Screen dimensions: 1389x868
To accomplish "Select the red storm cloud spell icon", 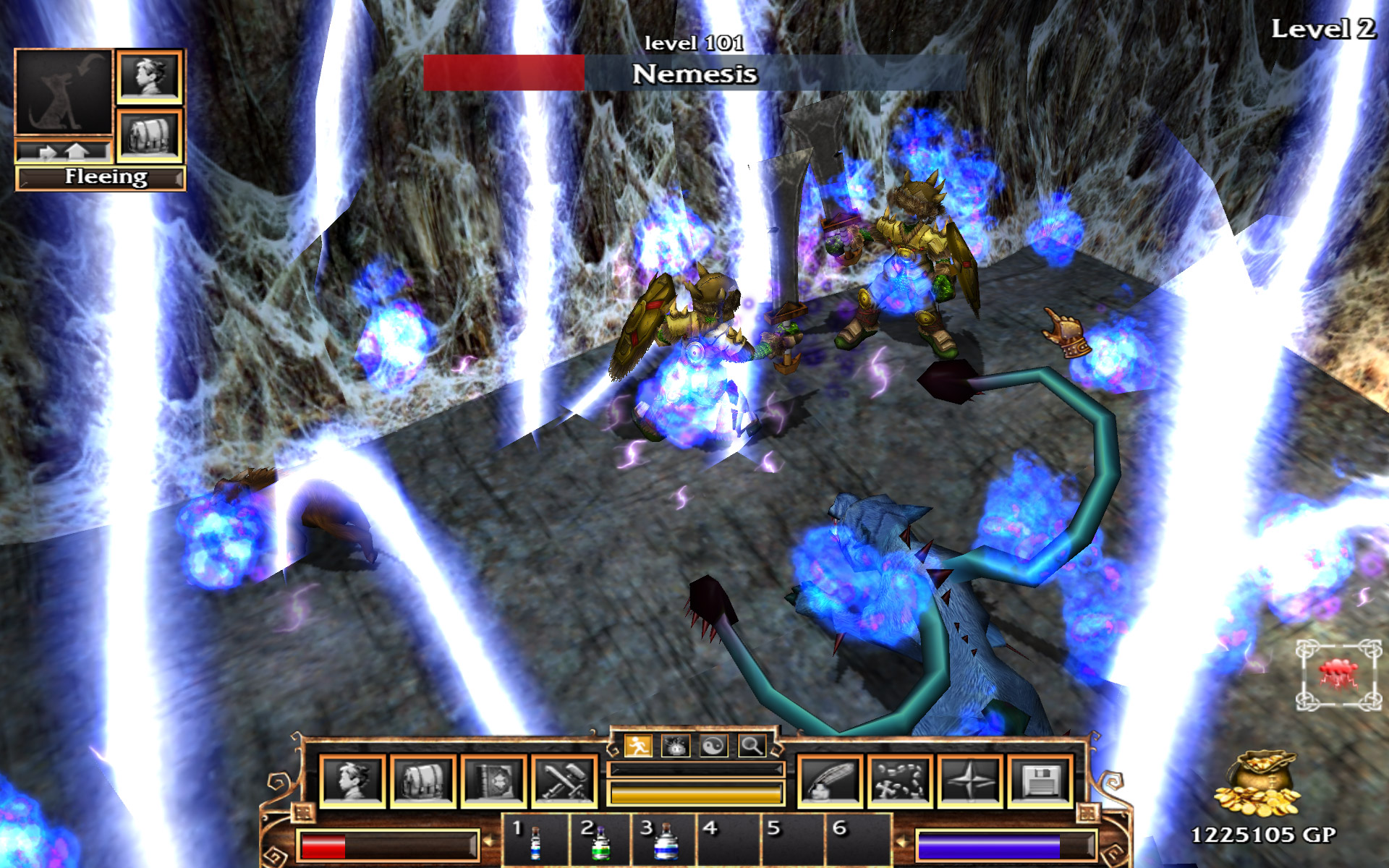I will 1337,674.
